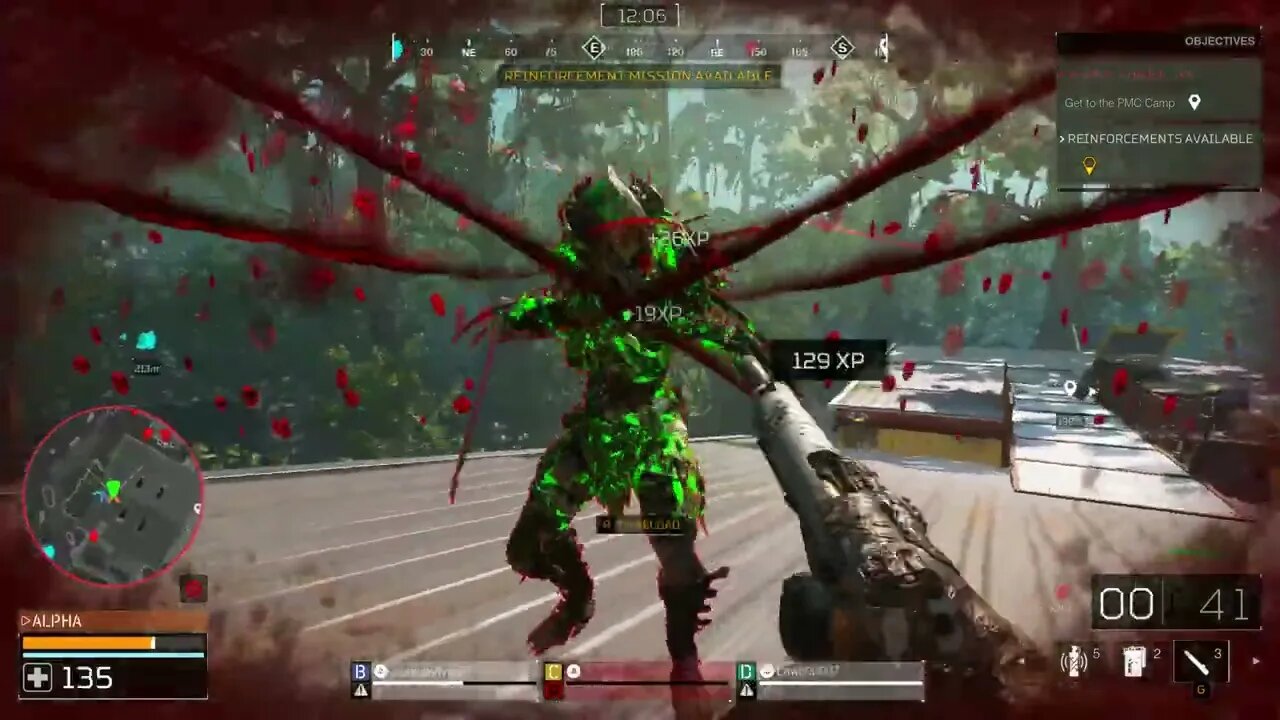The image size is (1280, 720).
Task: Click the health cross icon next to 135
Action: pyautogui.click(x=36, y=679)
